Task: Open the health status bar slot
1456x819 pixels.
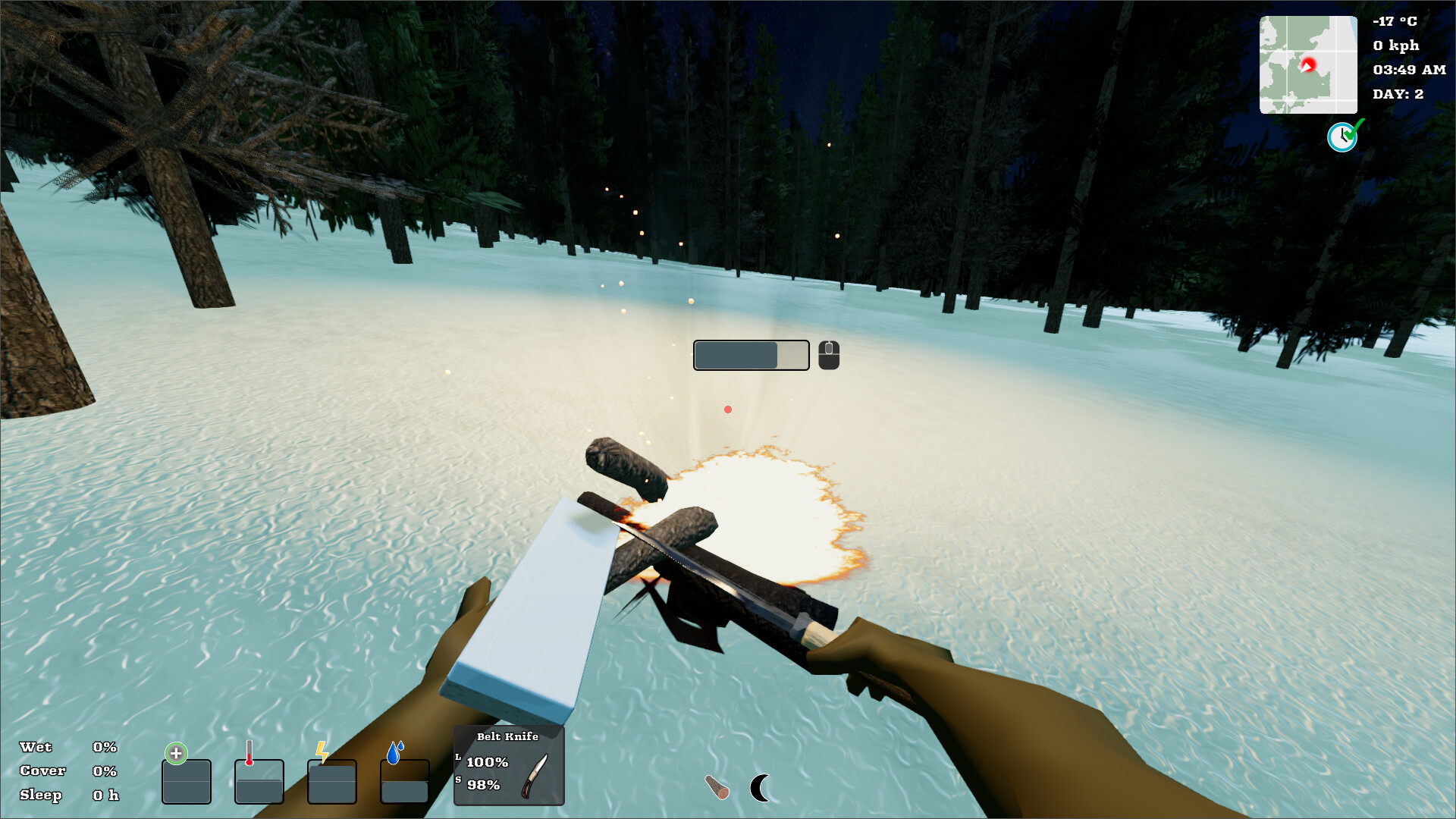Action: point(187,781)
